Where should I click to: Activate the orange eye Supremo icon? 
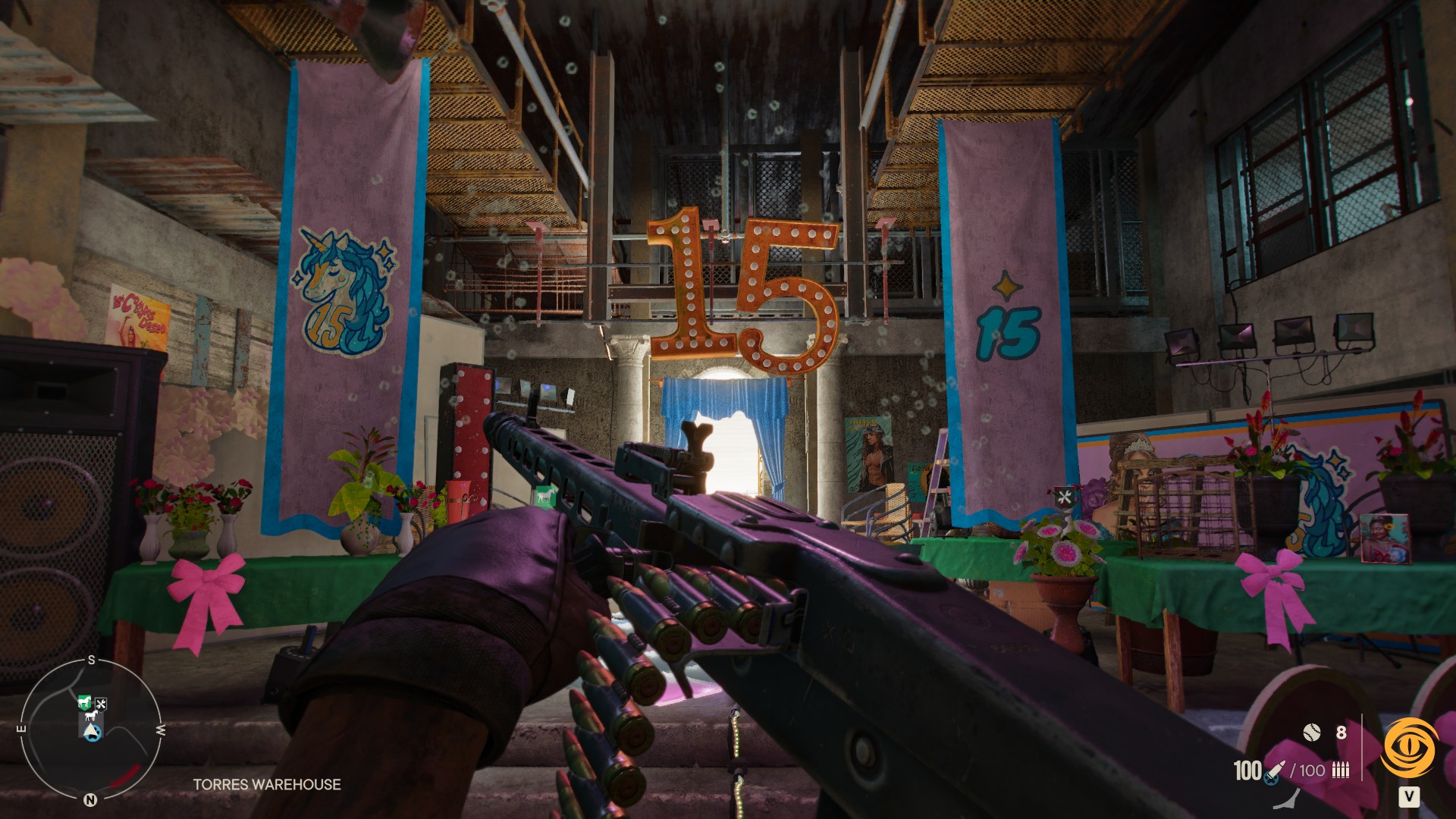tap(1409, 748)
